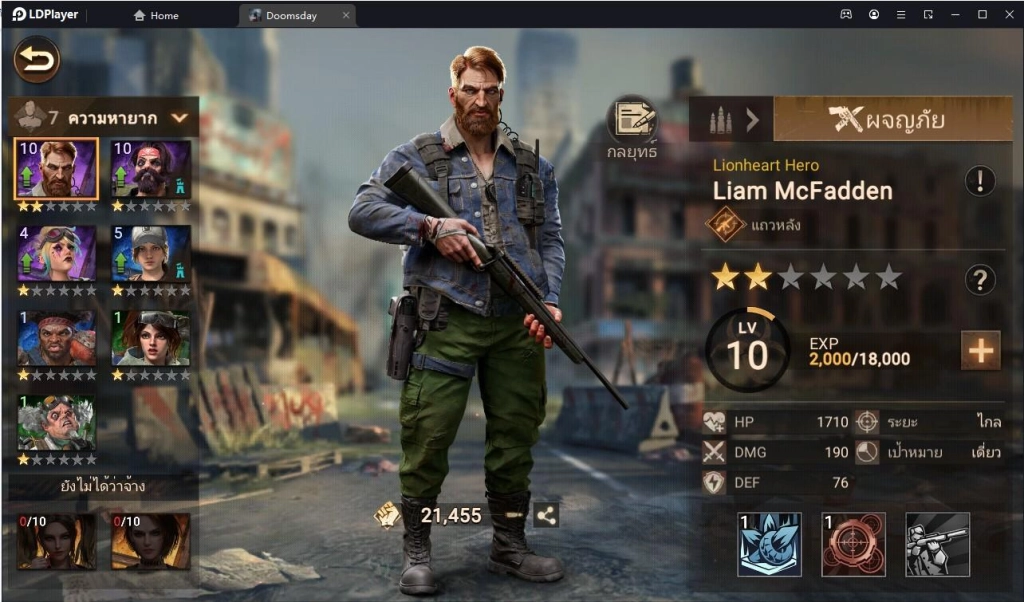Close the Doomsday tab in LDPlayer
This screenshot has height=602, width=1024.
[x=346, y=15]
